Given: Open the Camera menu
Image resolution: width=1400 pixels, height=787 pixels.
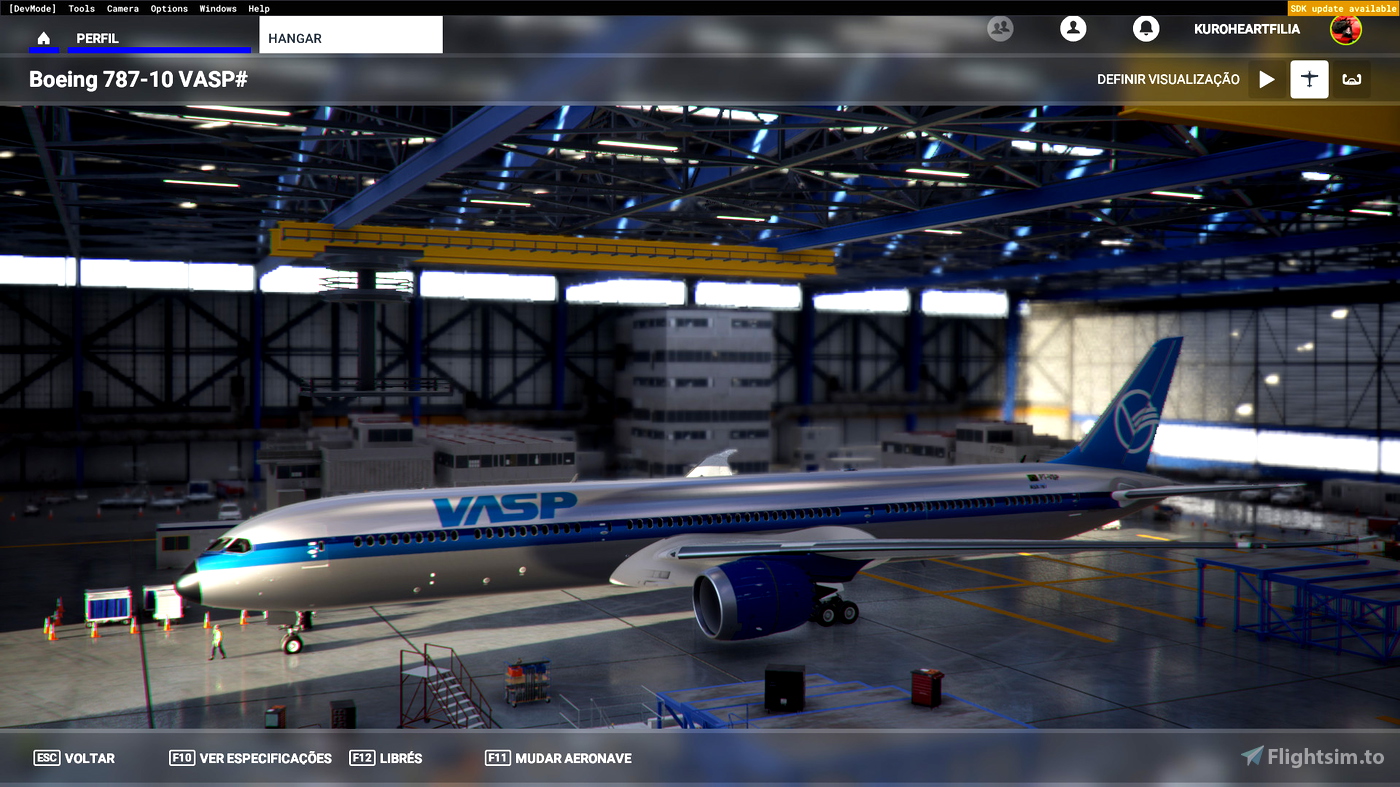Looking at the screenshot, I should (122, 8).
